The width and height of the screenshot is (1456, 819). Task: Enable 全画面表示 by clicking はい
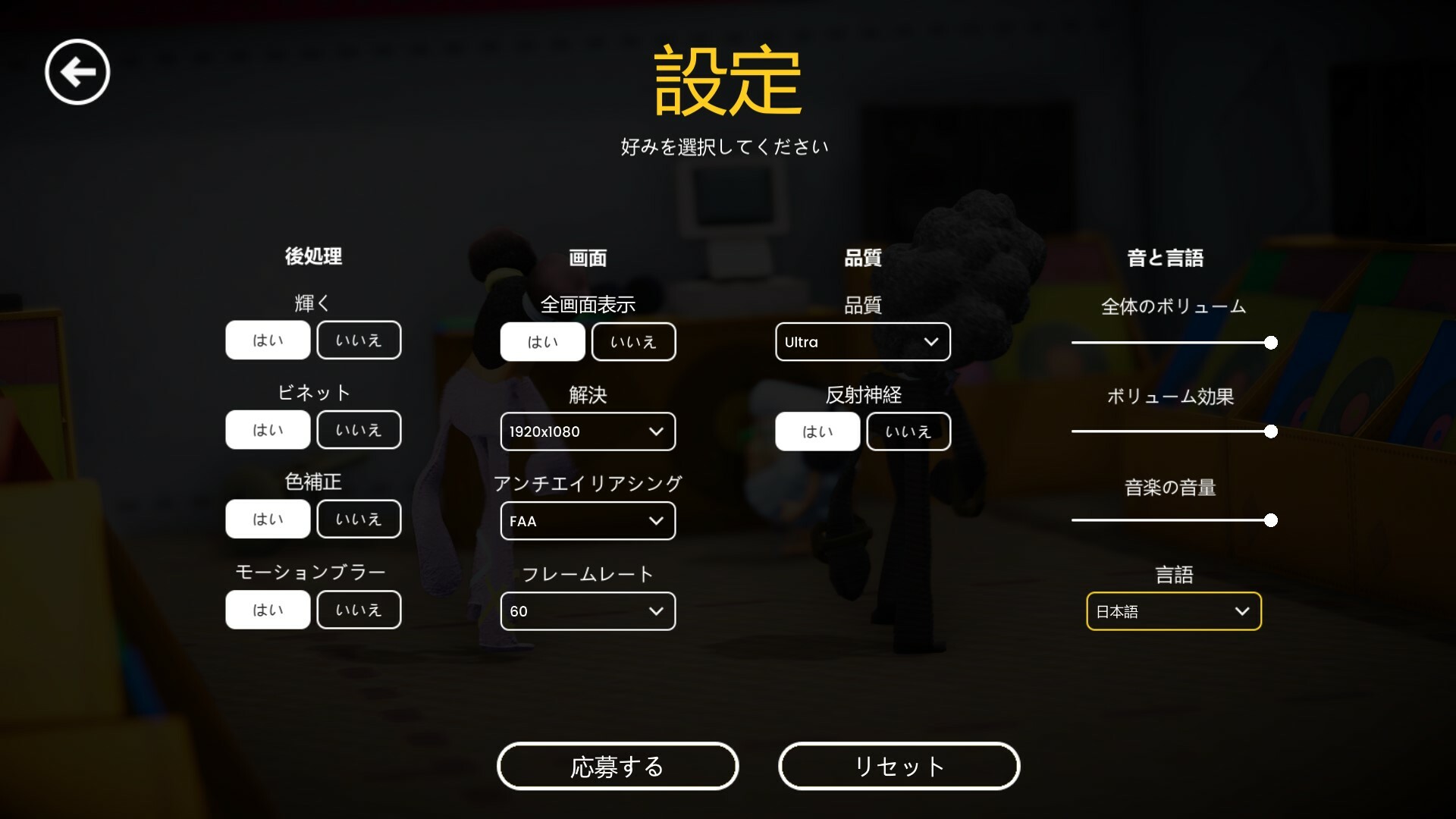(x=543, y=341)
